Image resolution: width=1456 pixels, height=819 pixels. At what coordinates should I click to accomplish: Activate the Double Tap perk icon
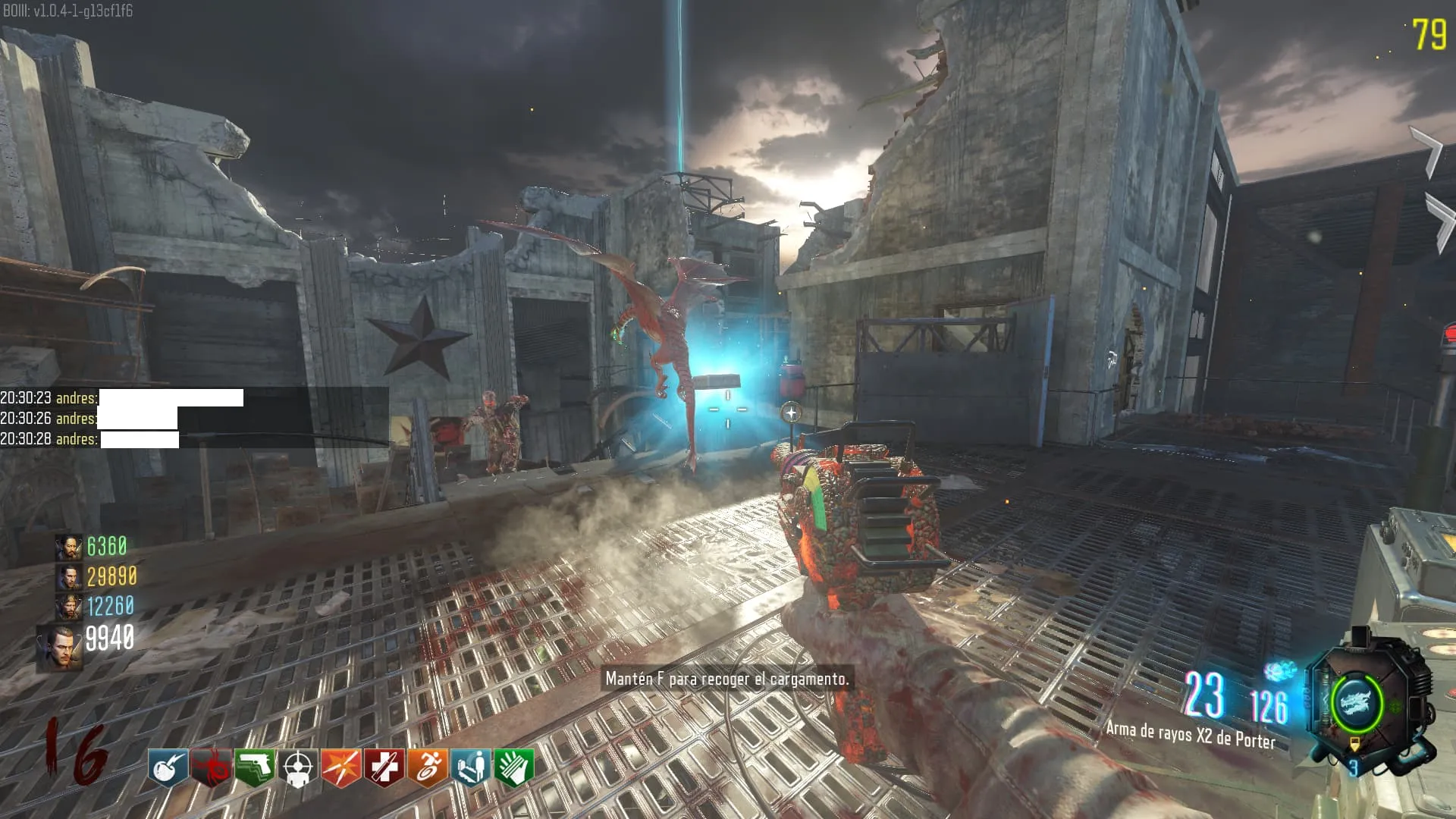point(341,768)
